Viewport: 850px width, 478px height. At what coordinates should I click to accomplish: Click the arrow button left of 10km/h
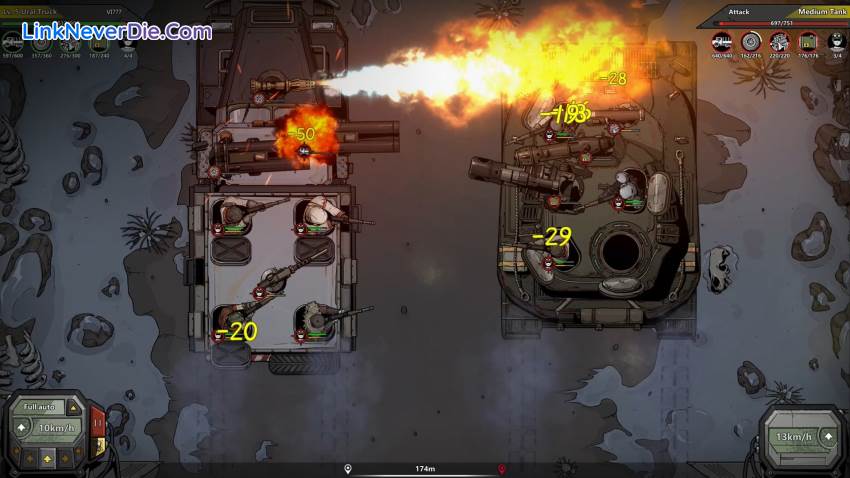[22, 429]
